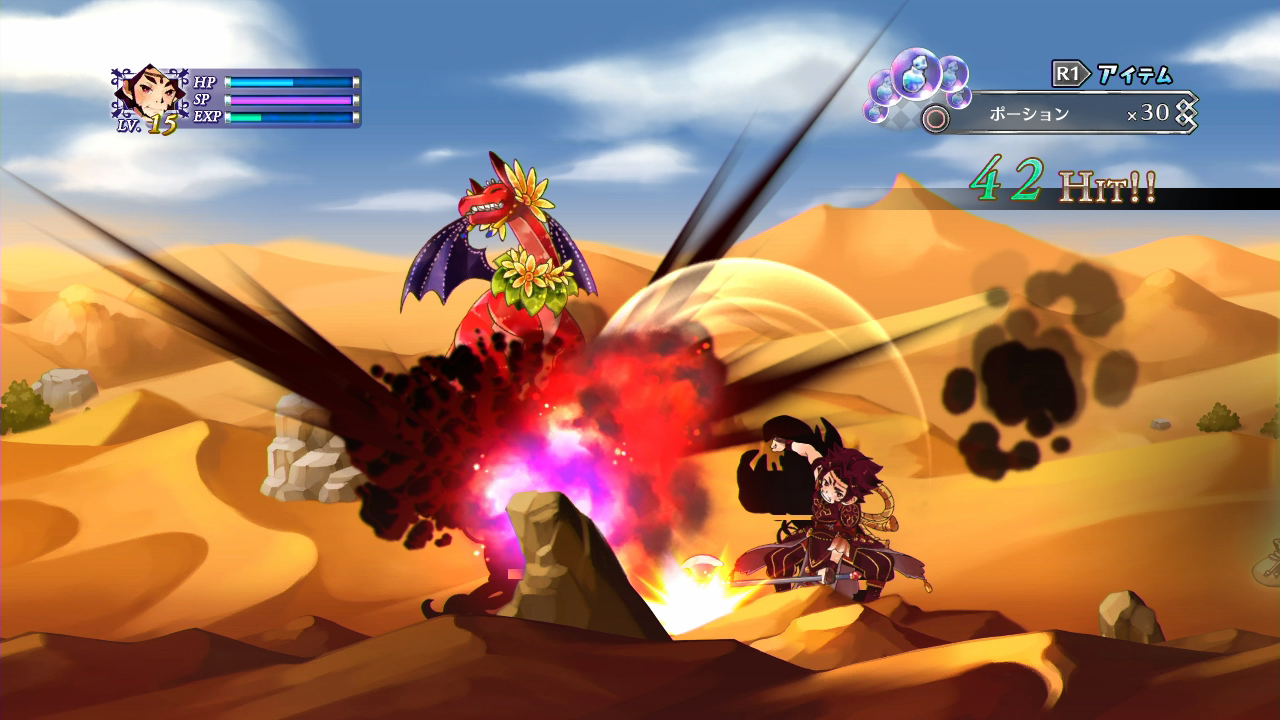Select the アイテム menu label
The image size is (1280, 720).
1135,71
